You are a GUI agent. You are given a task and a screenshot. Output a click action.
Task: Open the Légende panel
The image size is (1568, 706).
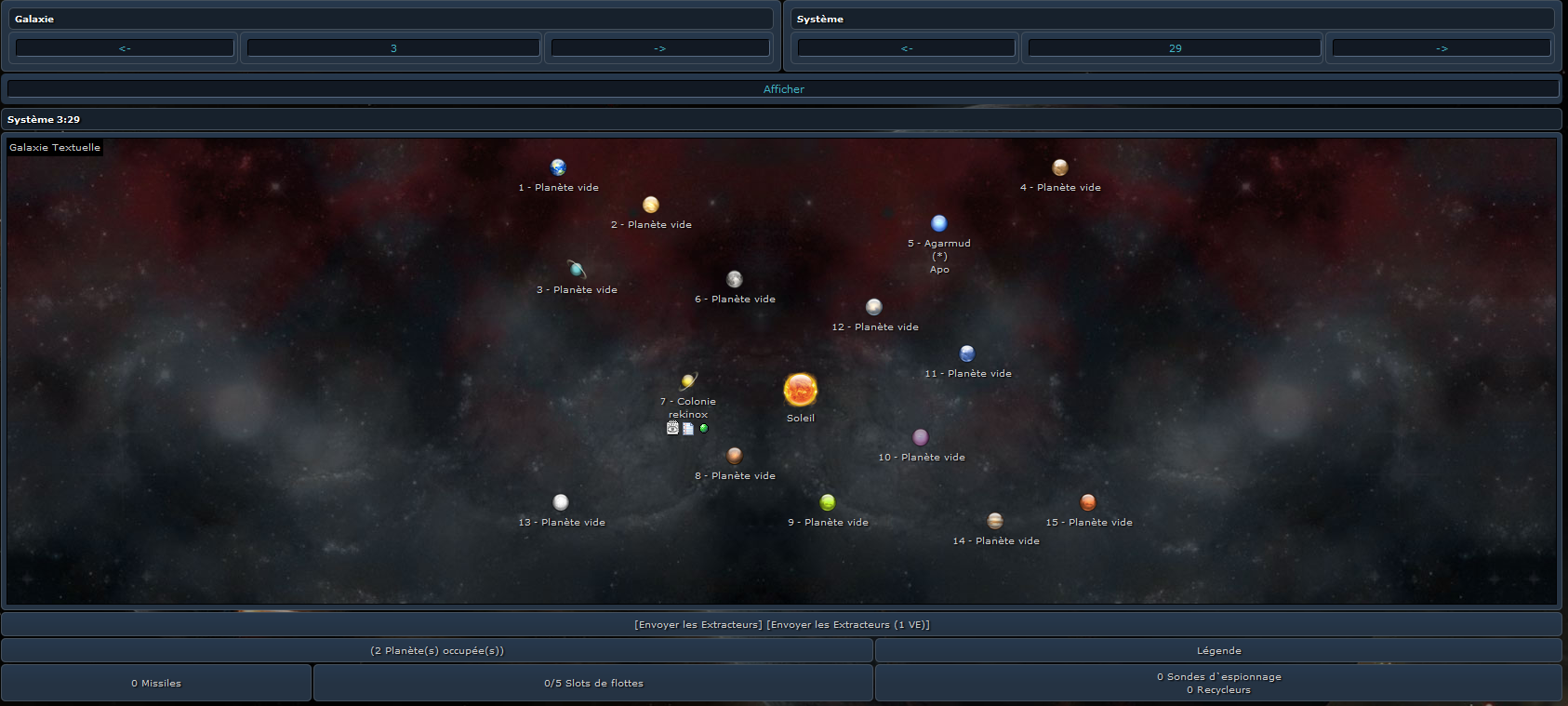point(1218,651)
